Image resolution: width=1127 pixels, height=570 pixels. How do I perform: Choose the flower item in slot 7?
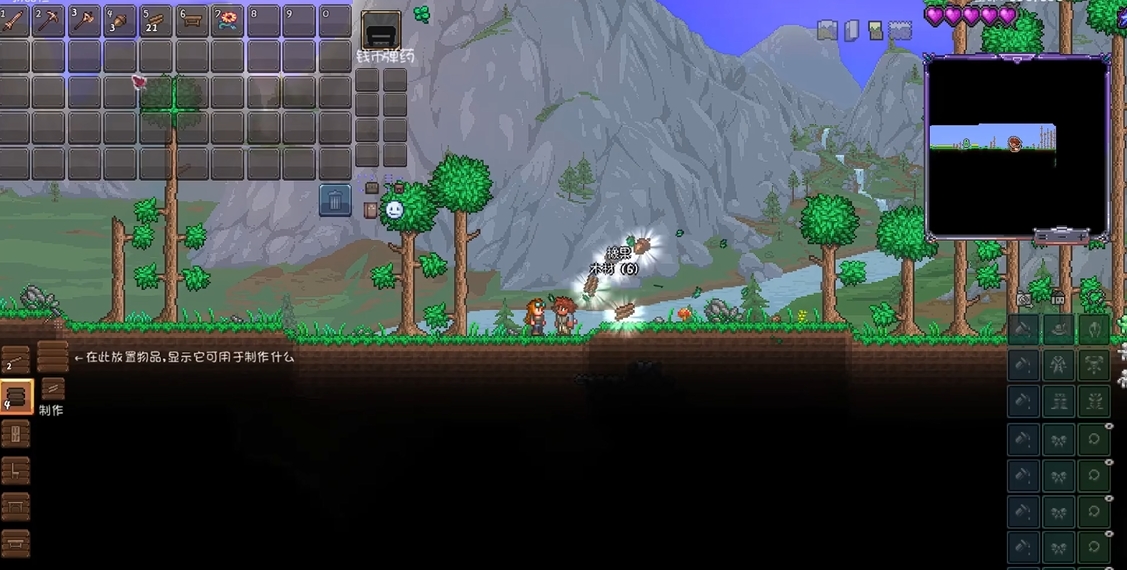click(x=227, y=21)
